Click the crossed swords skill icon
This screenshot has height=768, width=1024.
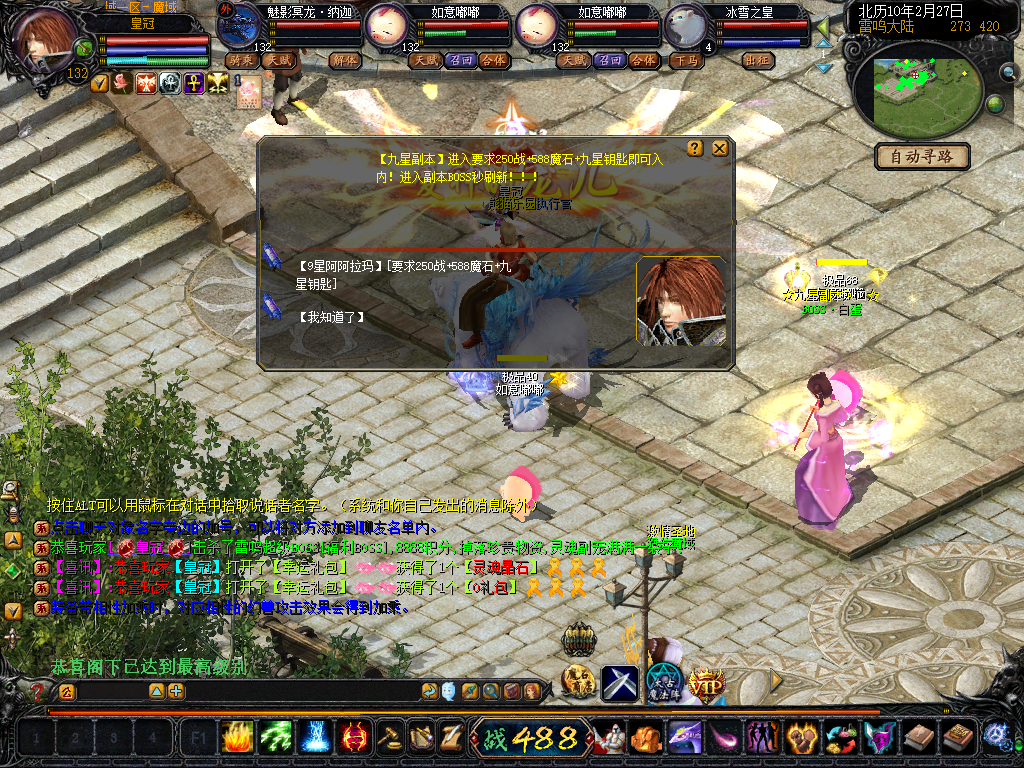(x=619, y=683)
